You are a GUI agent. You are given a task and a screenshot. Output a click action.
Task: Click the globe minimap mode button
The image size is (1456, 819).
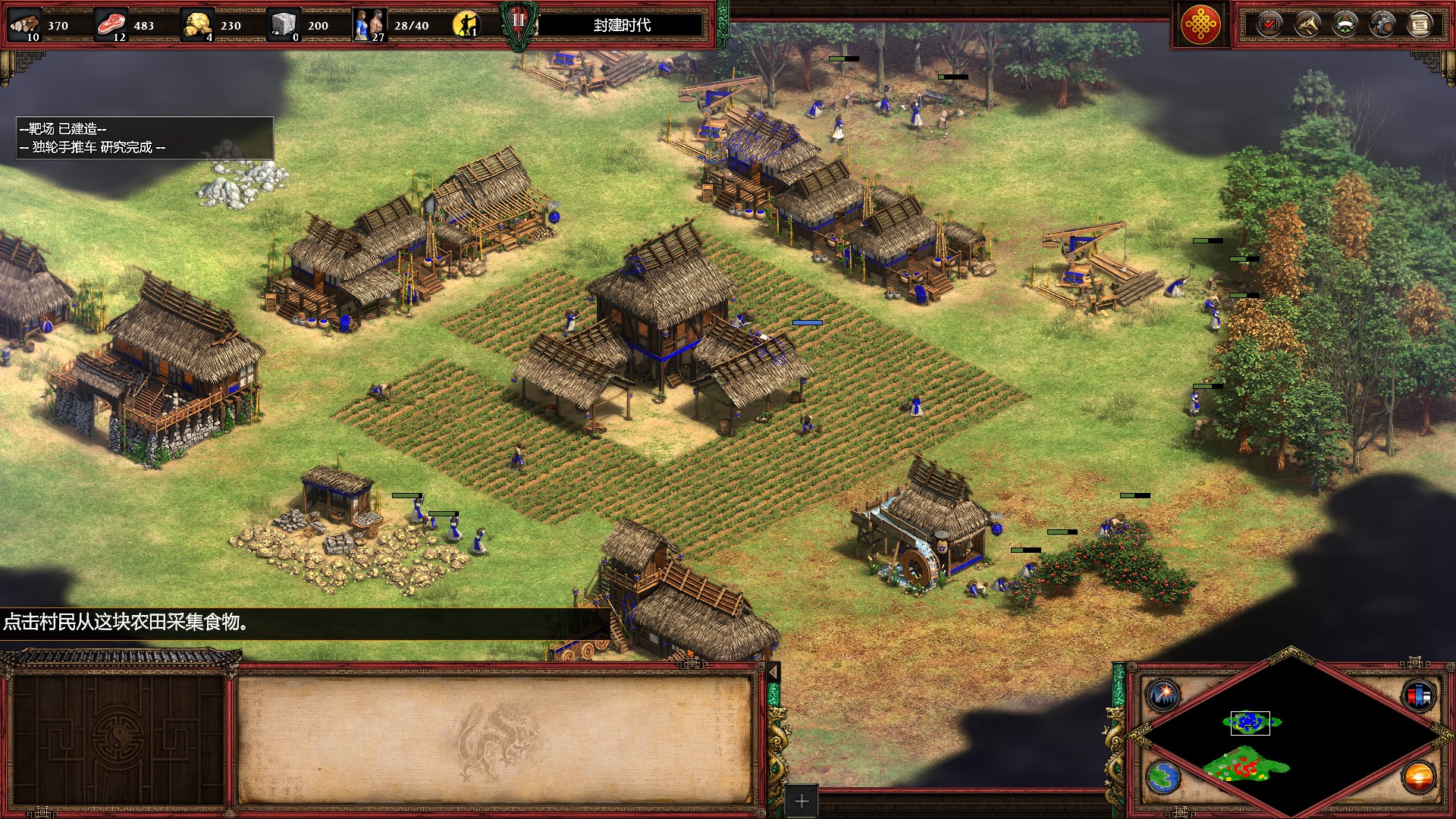point(1163,777)
